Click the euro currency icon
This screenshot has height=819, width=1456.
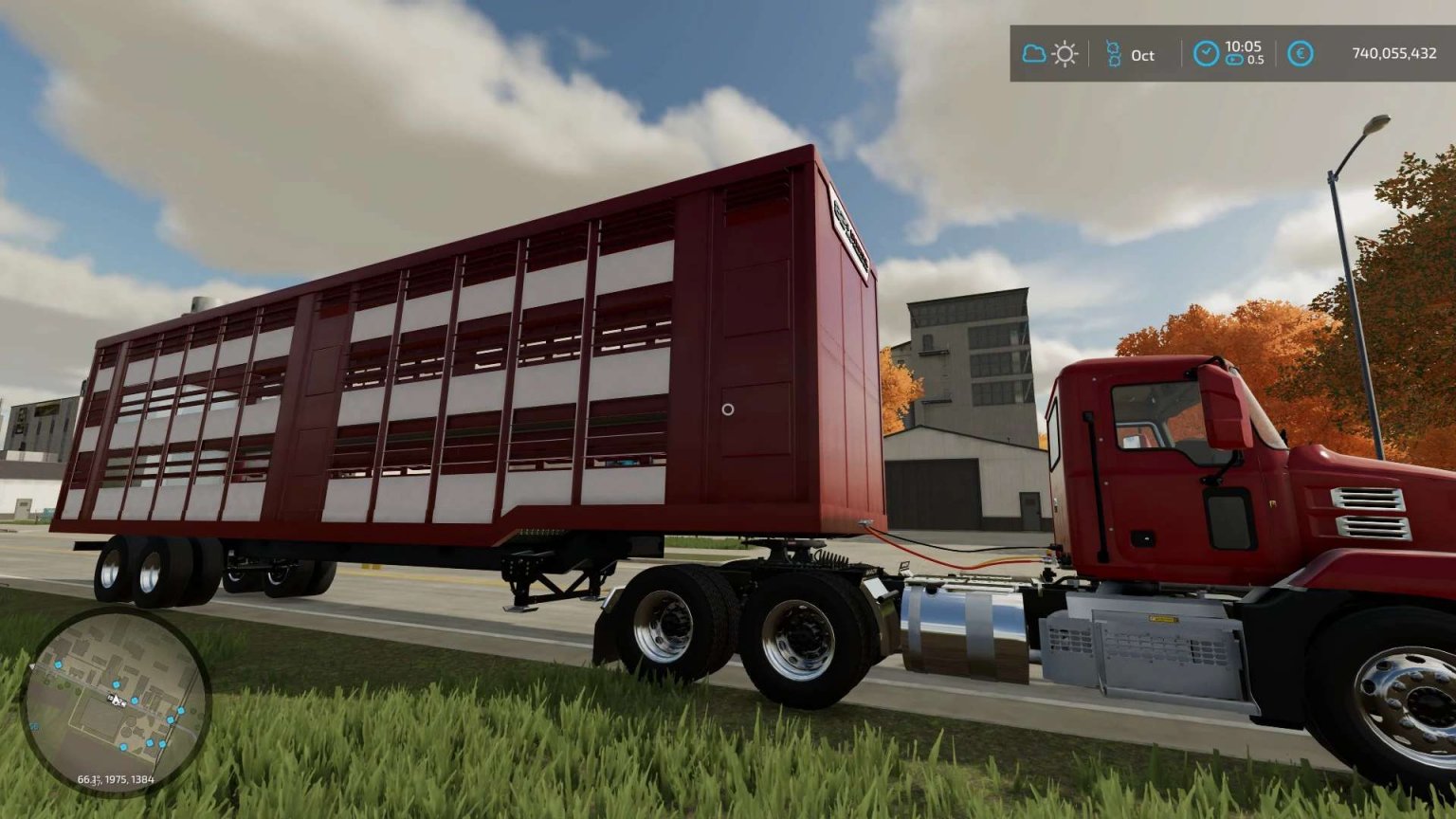(1302, 54)
